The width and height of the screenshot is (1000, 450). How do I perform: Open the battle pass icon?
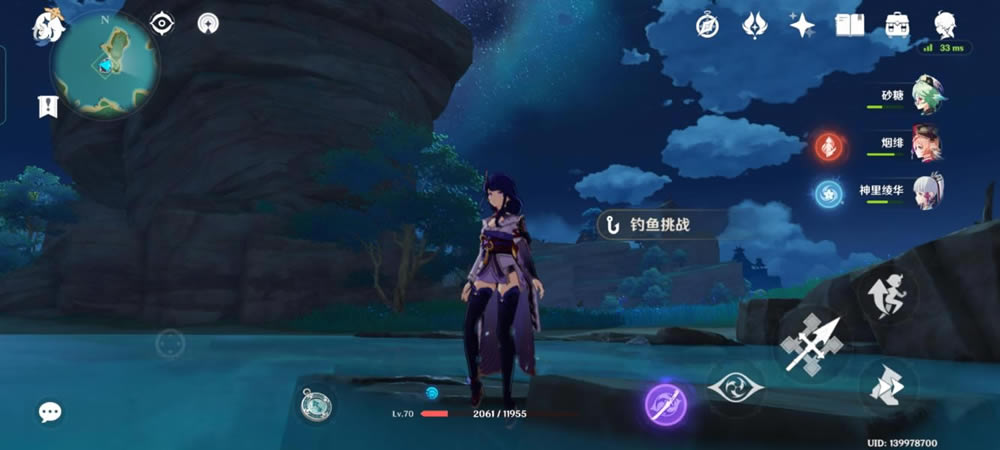tap(754, 25)
